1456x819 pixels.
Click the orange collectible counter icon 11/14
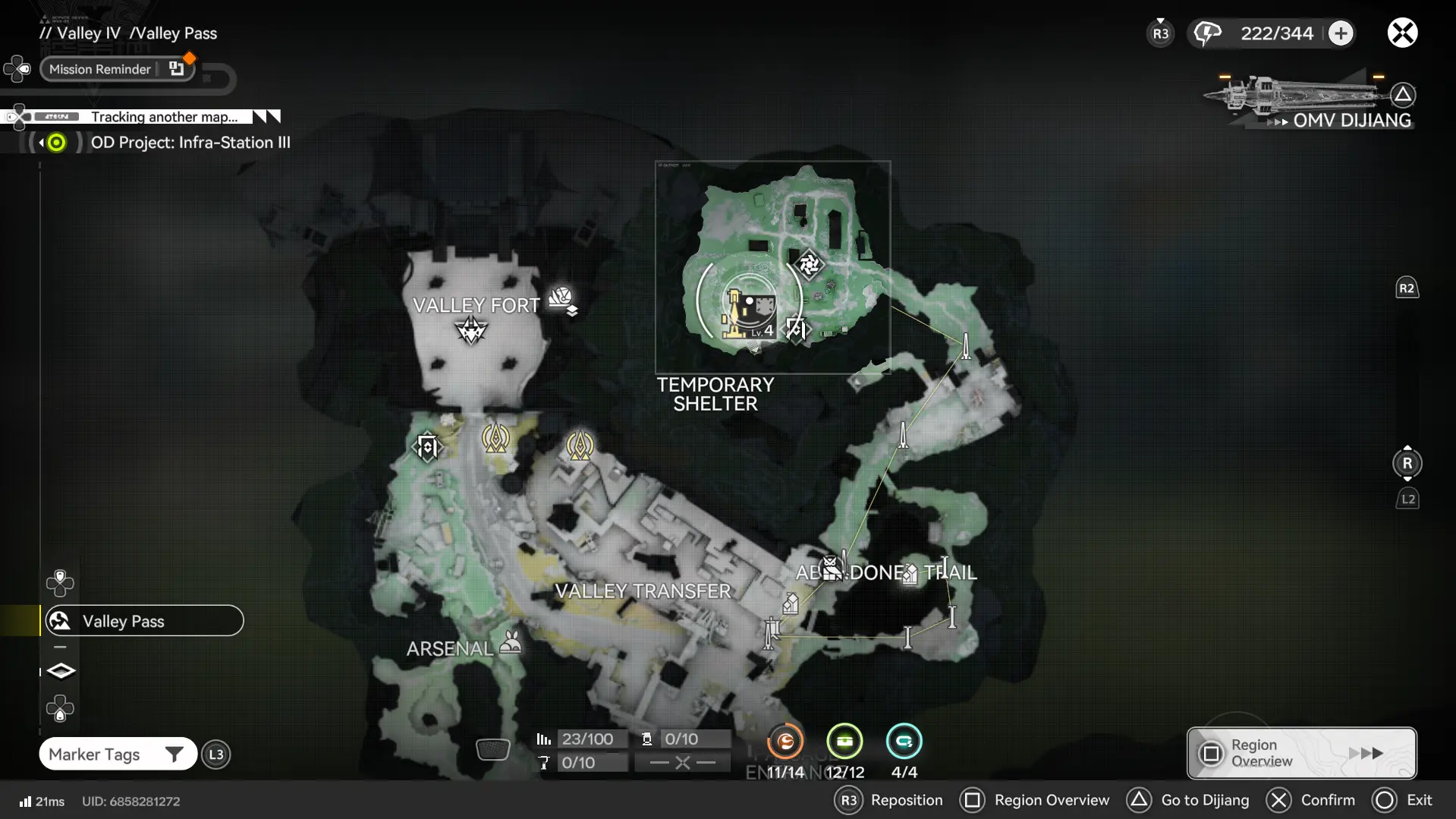pyautogui.click(x=785, y=742)
